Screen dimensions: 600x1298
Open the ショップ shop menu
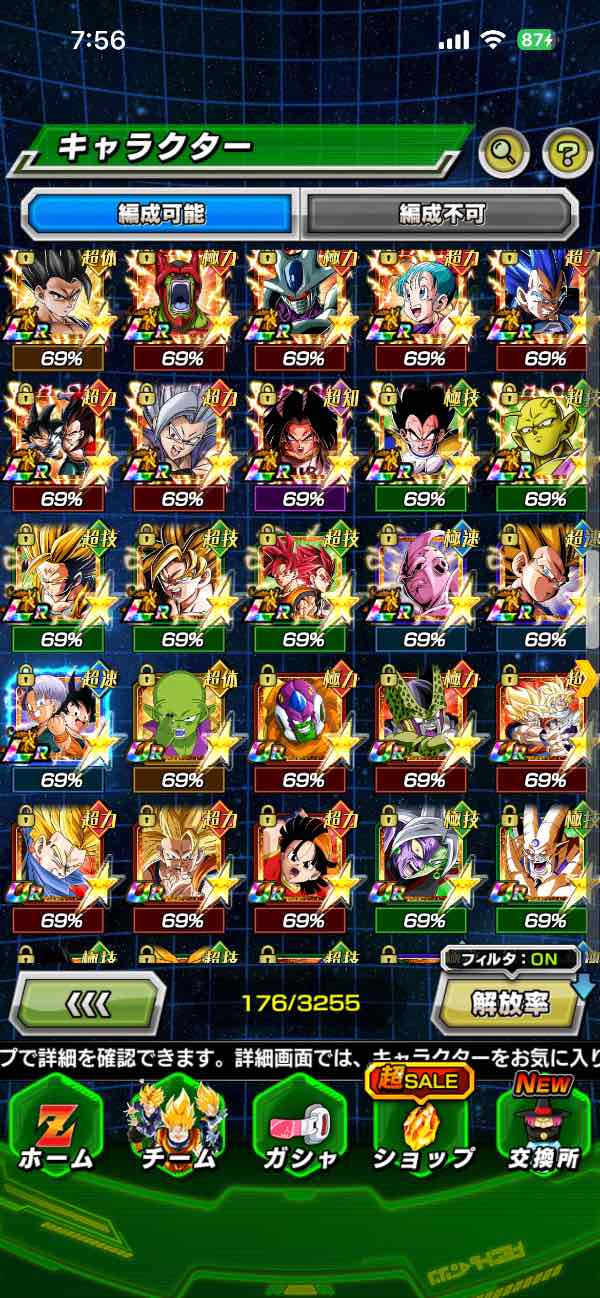tap(422, 1130)
